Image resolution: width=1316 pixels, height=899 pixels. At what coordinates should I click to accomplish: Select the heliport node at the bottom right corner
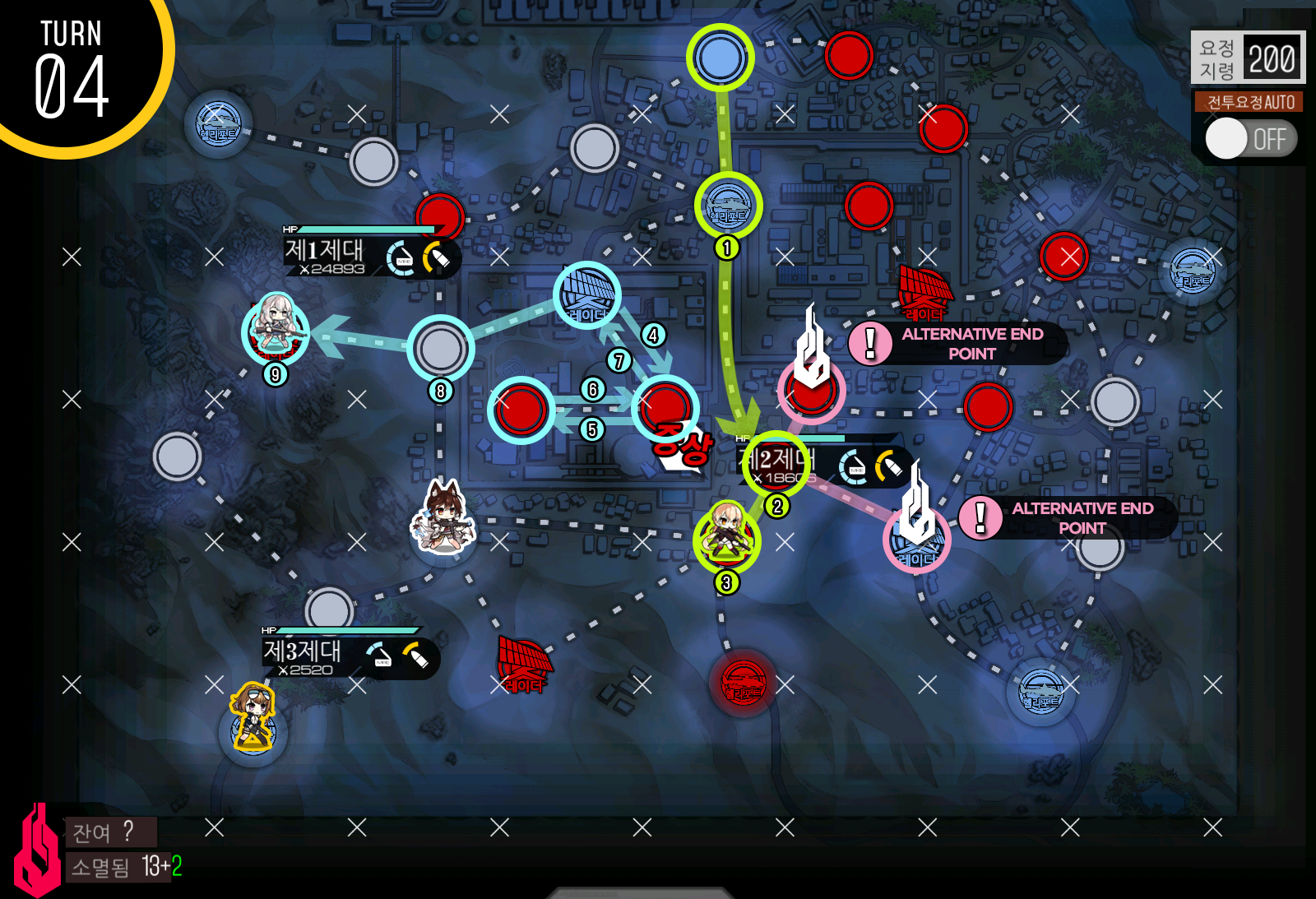click(x=1040, y=689)
